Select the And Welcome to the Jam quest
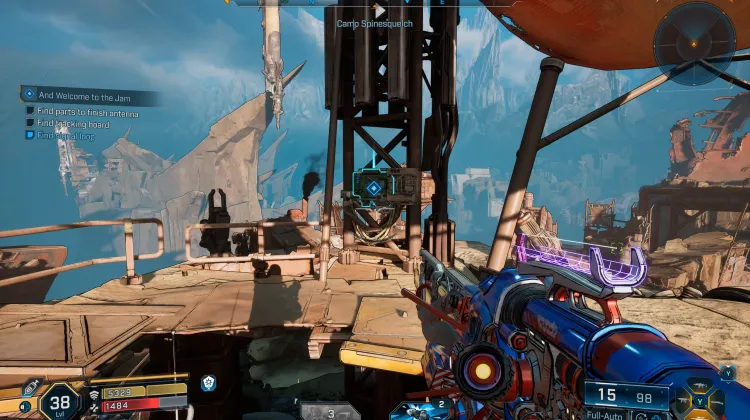Image resolution: width=750 pixels, height=420 pixels. tap(88, 95)
